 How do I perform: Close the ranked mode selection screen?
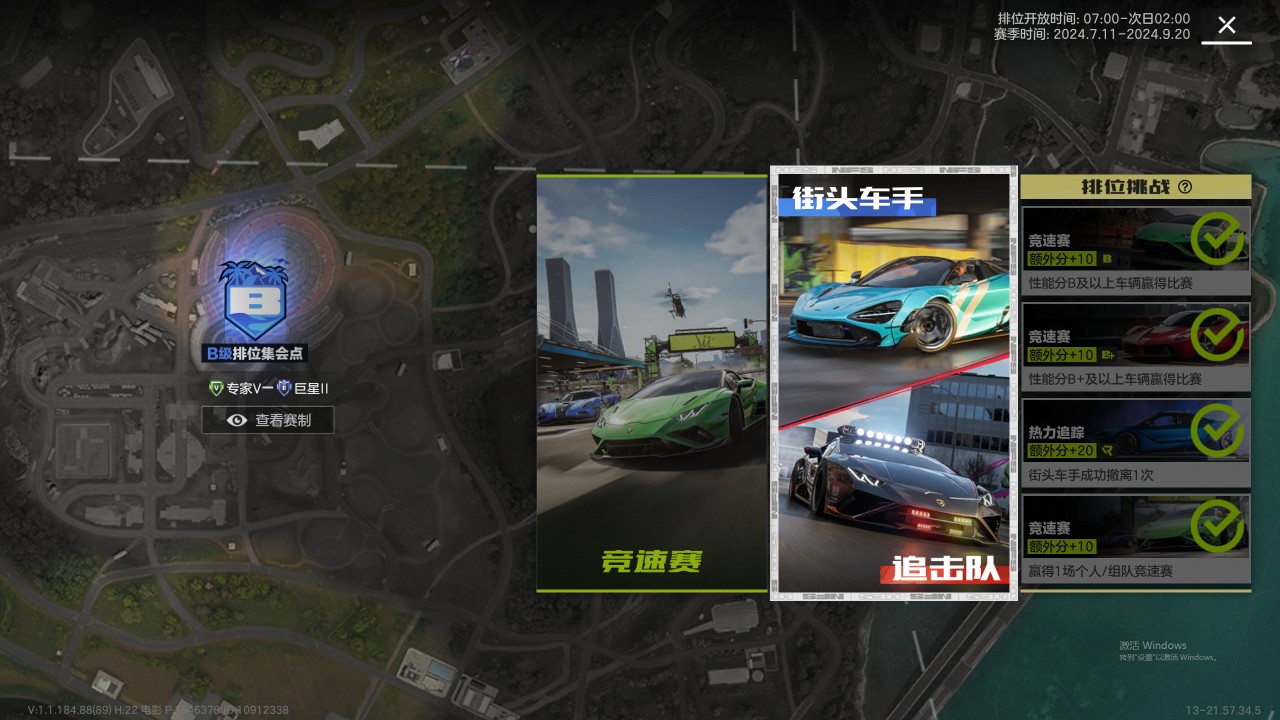tap(1226, 26)
